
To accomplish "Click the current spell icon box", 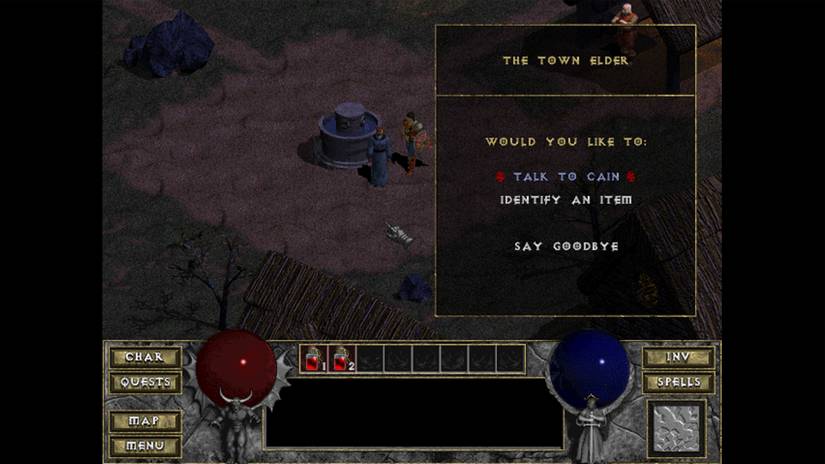I will (678, 427).
